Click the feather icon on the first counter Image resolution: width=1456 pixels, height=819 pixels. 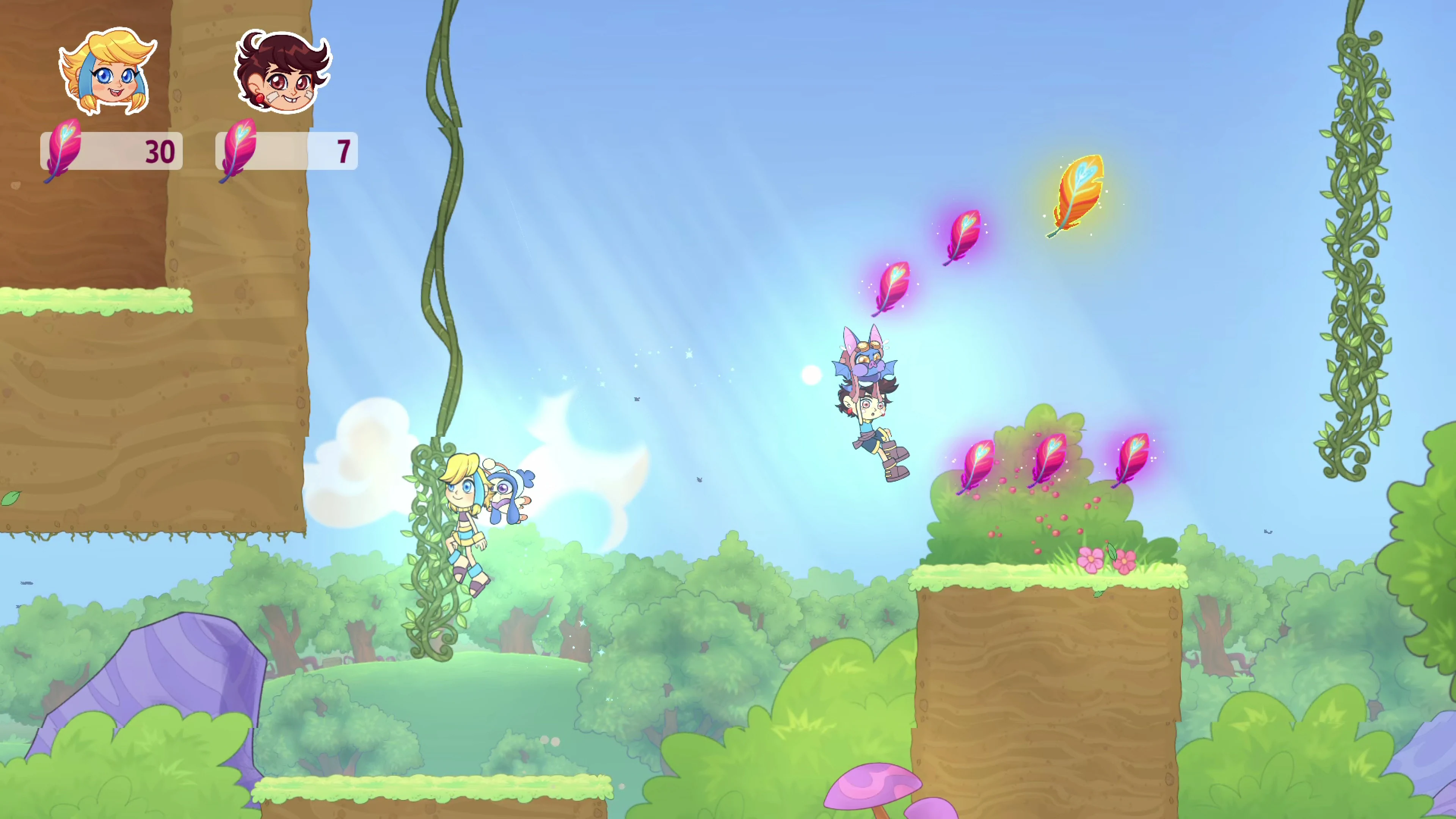[x=62, y=152]
